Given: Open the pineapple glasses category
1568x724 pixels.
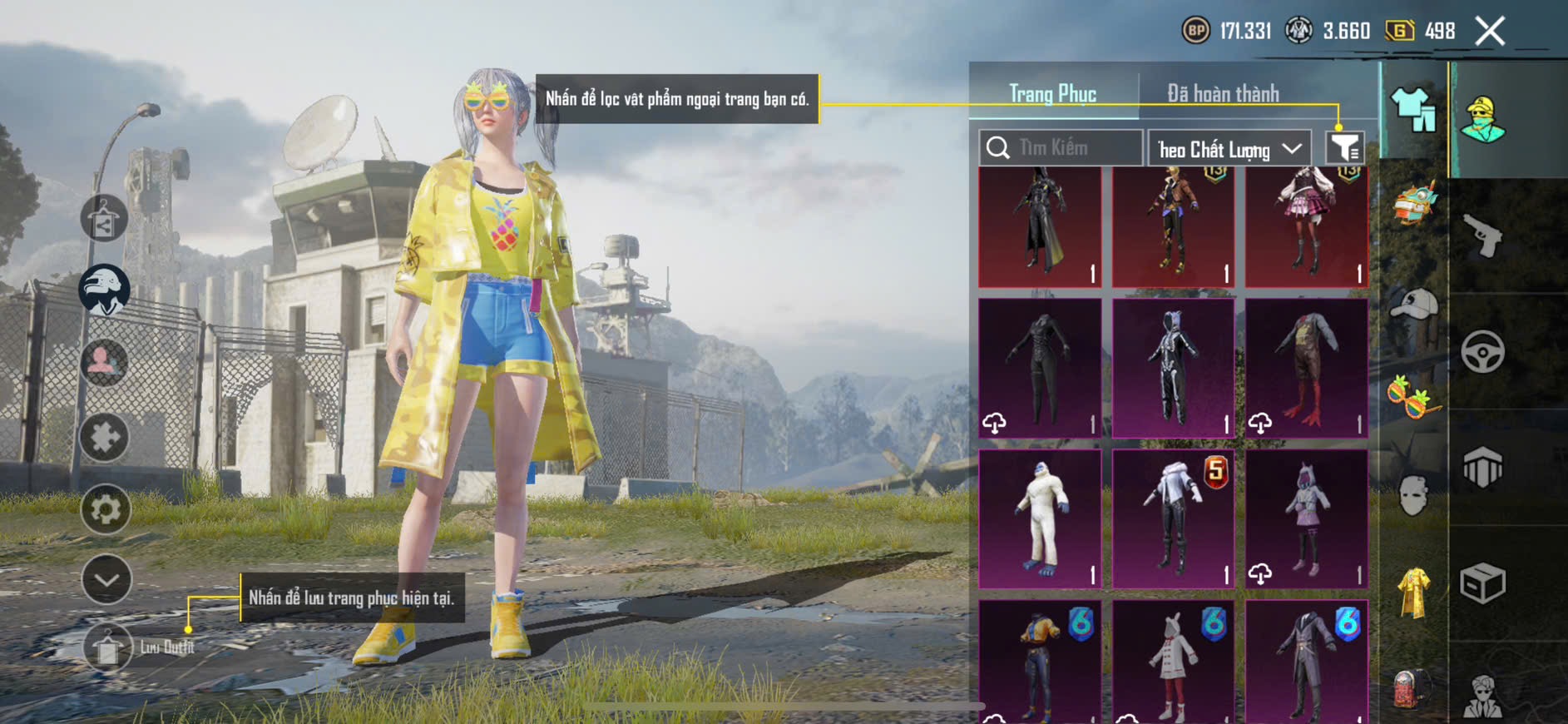Looking at the screenshot, I should (1413, 396).
